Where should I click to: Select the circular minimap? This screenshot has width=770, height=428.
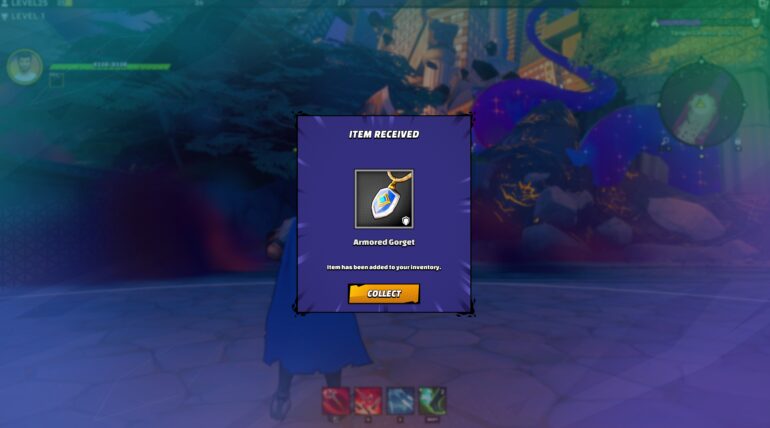pyautogui.click(x=701, y=103)
